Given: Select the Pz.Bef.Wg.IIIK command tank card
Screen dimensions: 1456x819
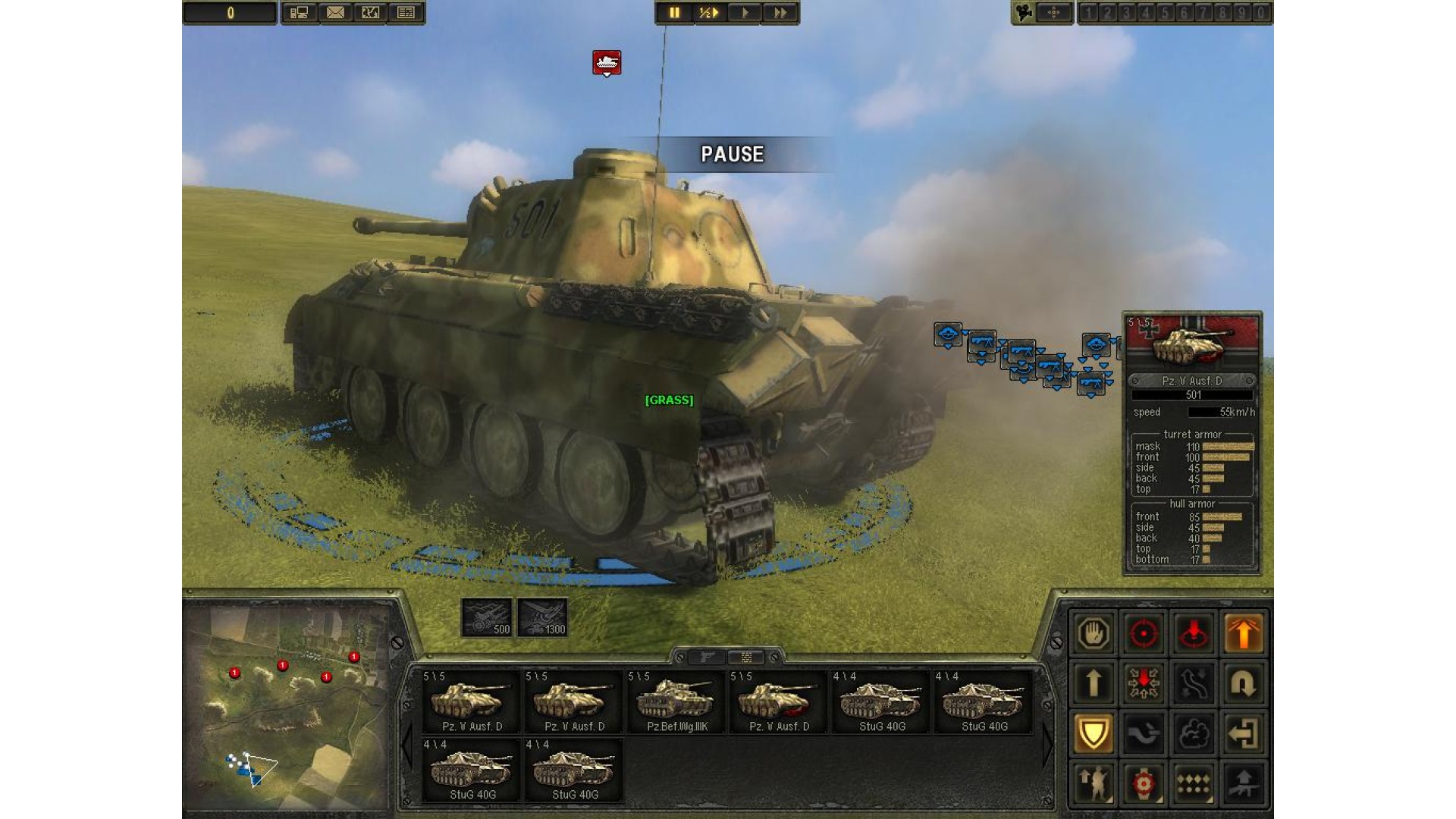Looking at the screenshot, I should [676, 701].
